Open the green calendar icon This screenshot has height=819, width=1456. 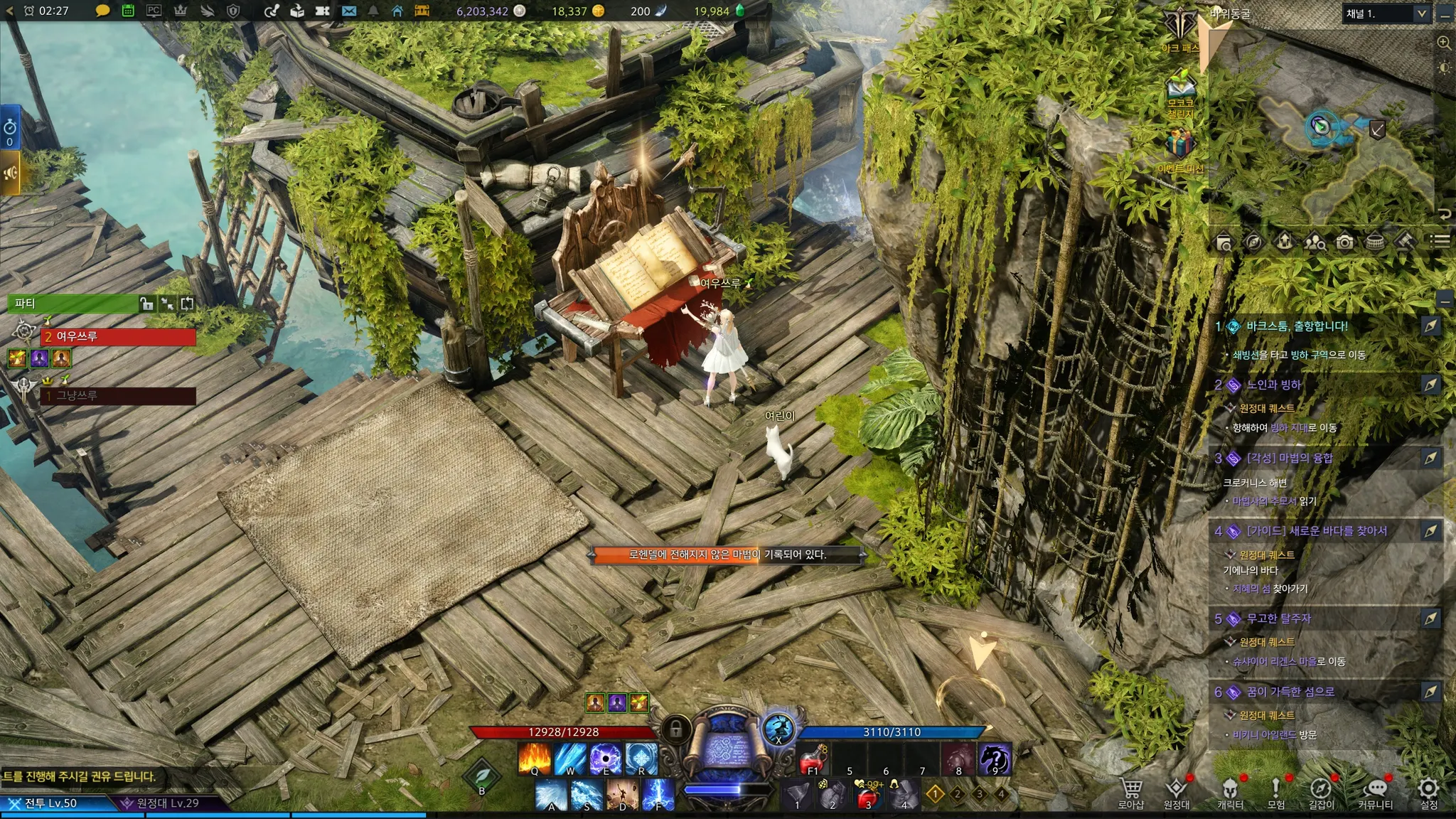click(x=128, y=11)
